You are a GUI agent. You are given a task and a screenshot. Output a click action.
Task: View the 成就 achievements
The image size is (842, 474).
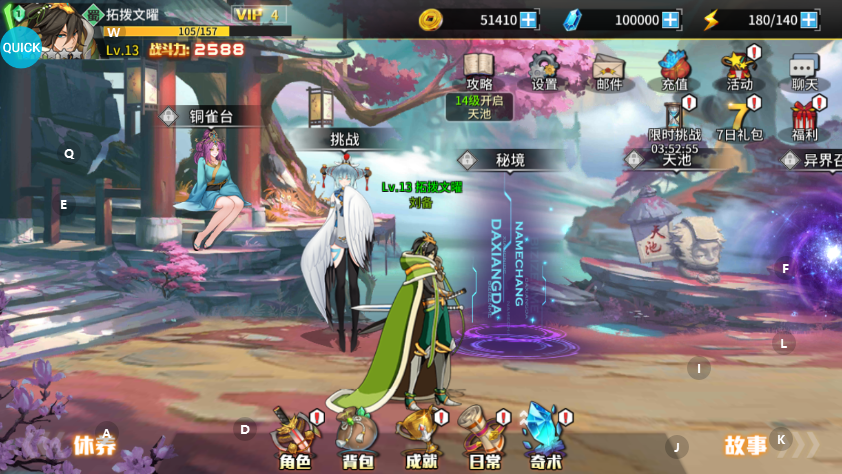(x=421, y=437)
